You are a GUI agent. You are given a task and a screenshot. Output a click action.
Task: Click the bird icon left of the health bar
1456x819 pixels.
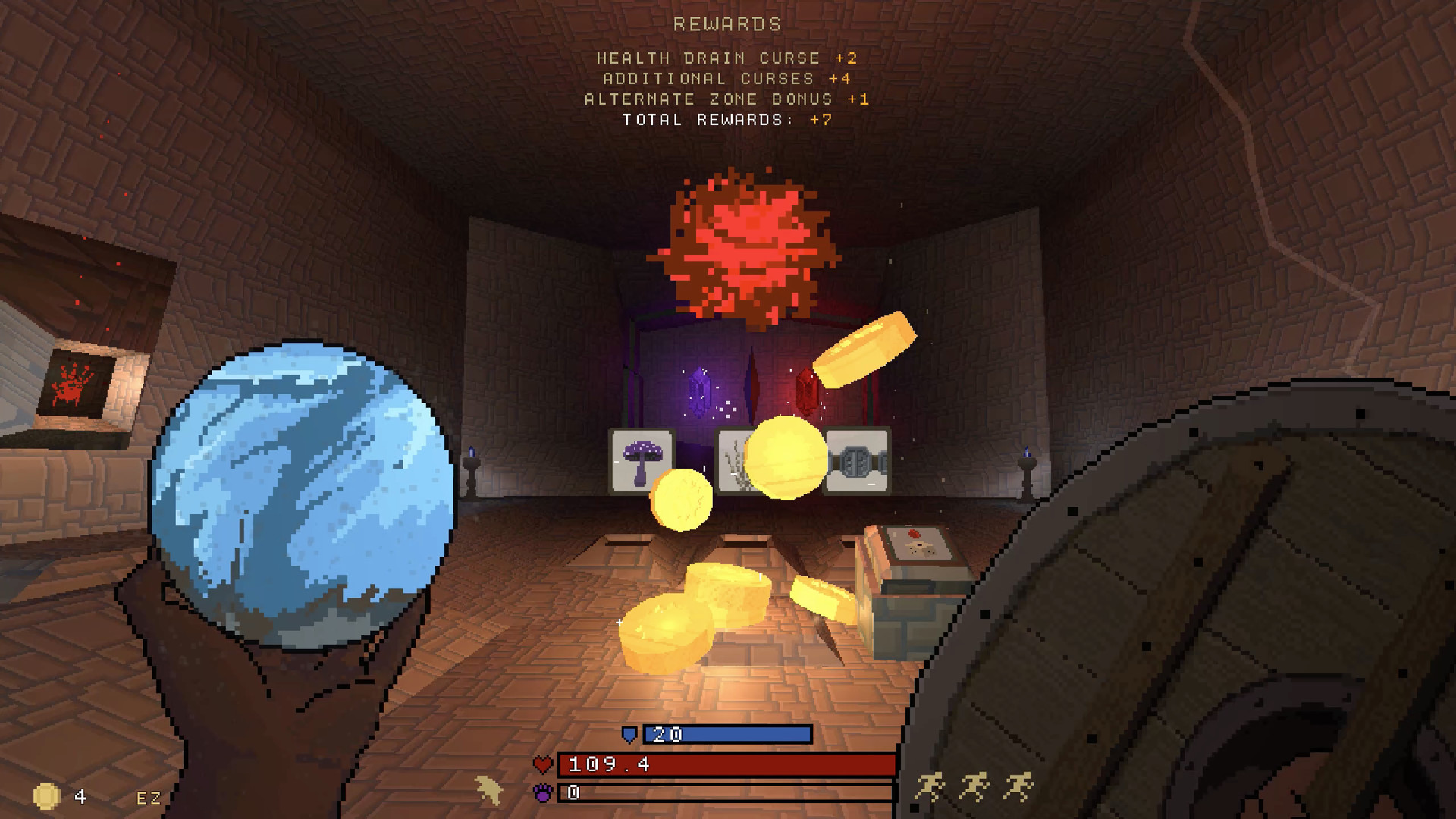pos(490,789)
